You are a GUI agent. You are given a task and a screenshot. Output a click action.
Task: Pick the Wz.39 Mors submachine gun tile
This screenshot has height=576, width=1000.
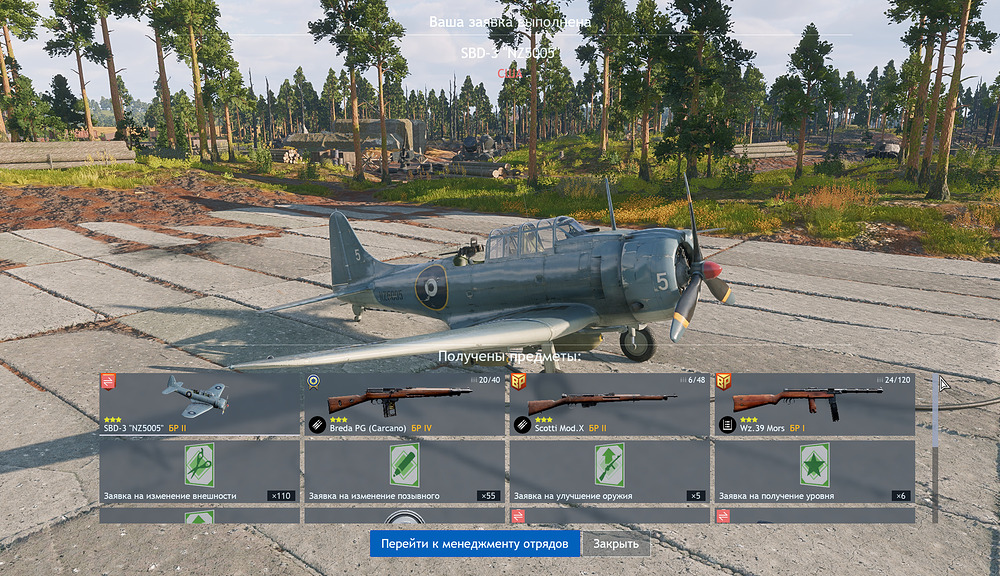(x=814, y=404)
